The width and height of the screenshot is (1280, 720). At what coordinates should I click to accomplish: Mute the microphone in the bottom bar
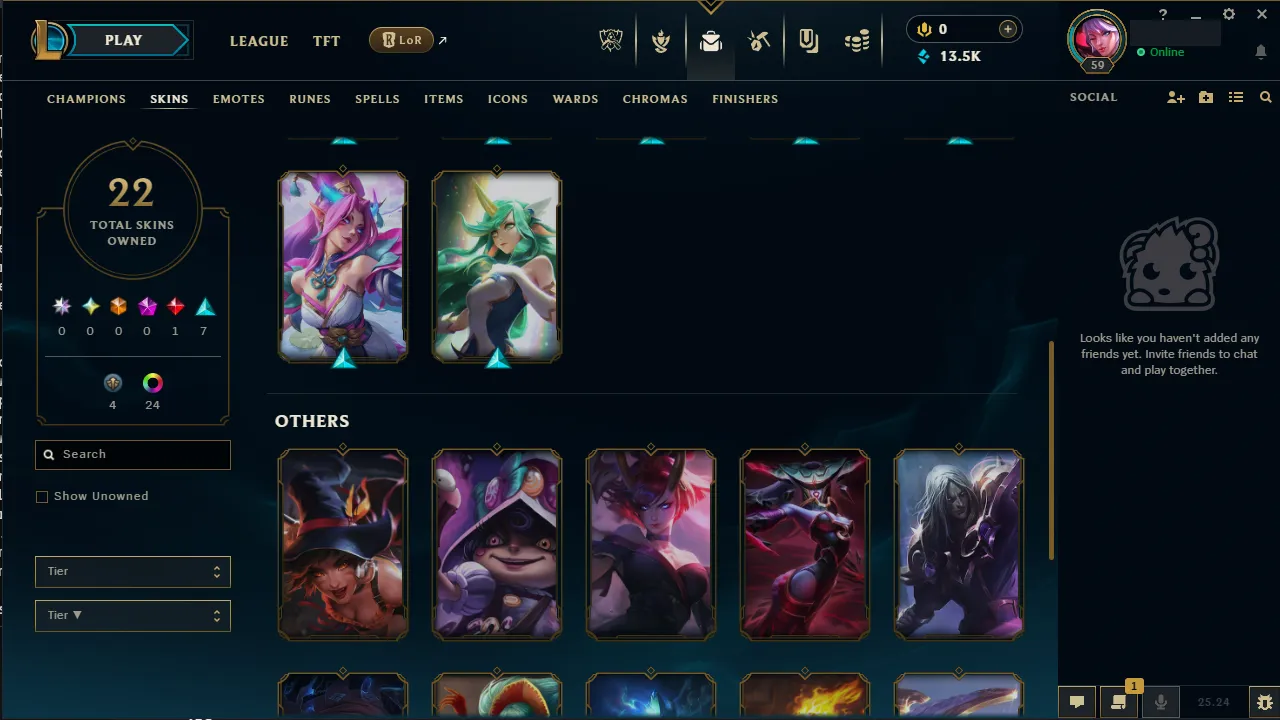pyautogui.click(x=1161, y=701)
